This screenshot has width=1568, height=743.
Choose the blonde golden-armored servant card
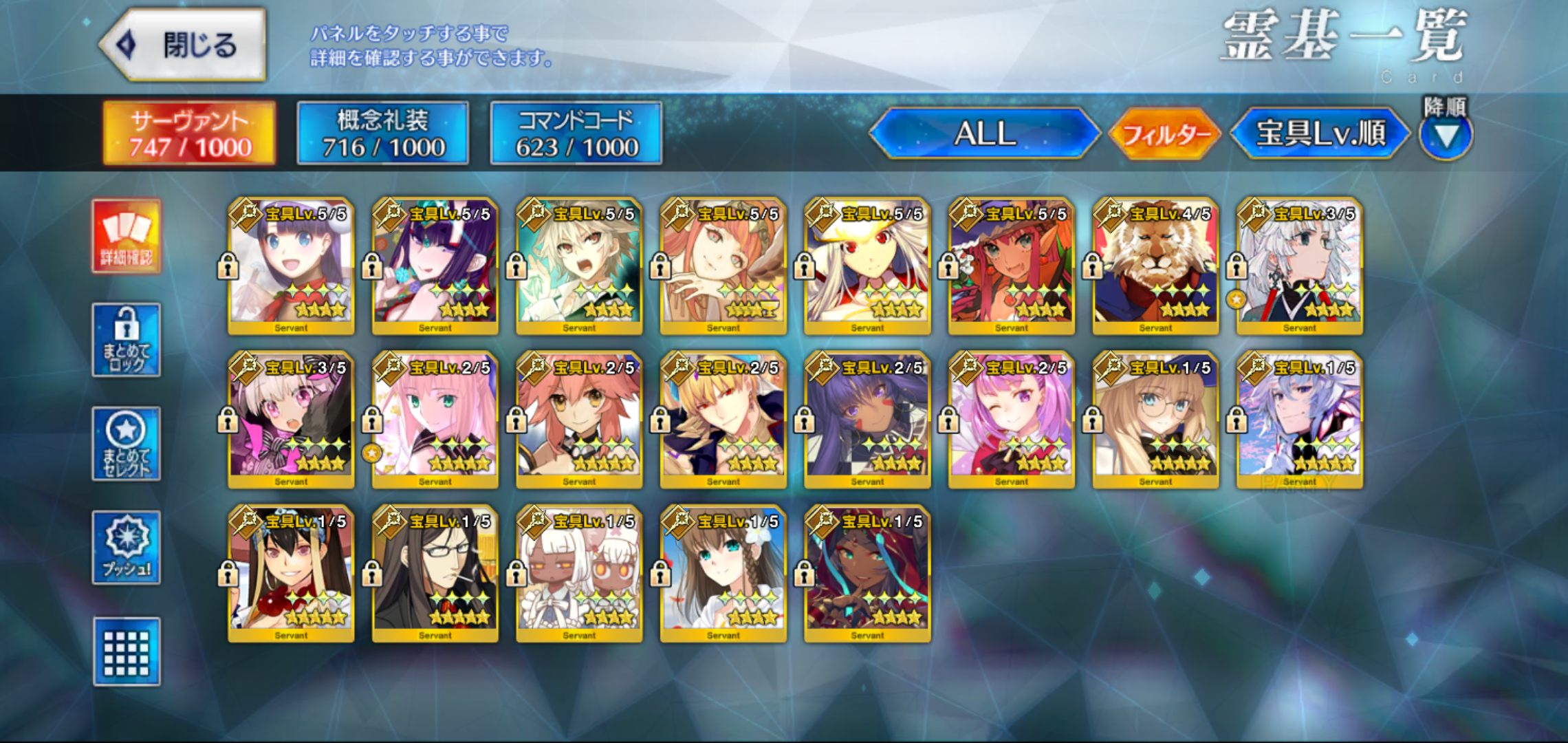[x=723, y=420]
